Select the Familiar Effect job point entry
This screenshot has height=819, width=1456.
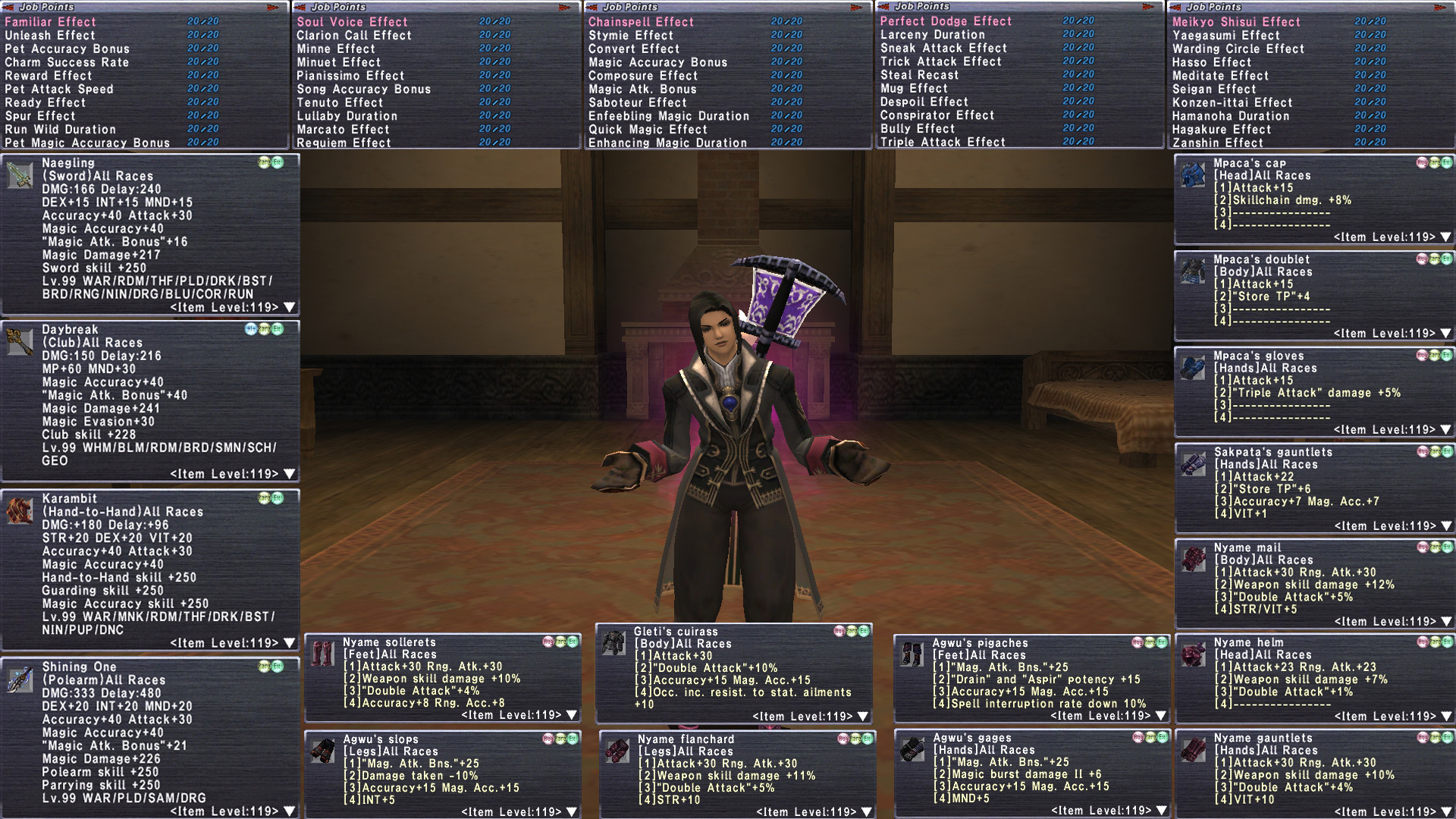coord(51,22)
